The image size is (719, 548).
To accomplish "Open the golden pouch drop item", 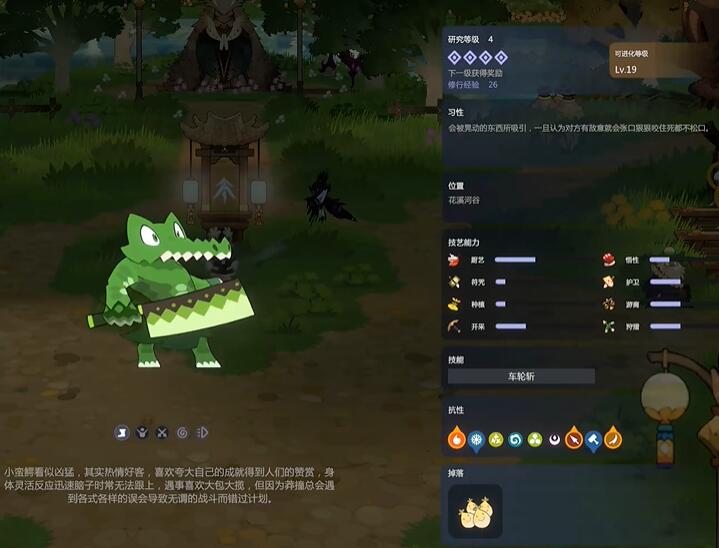I will tap(475, 511).
